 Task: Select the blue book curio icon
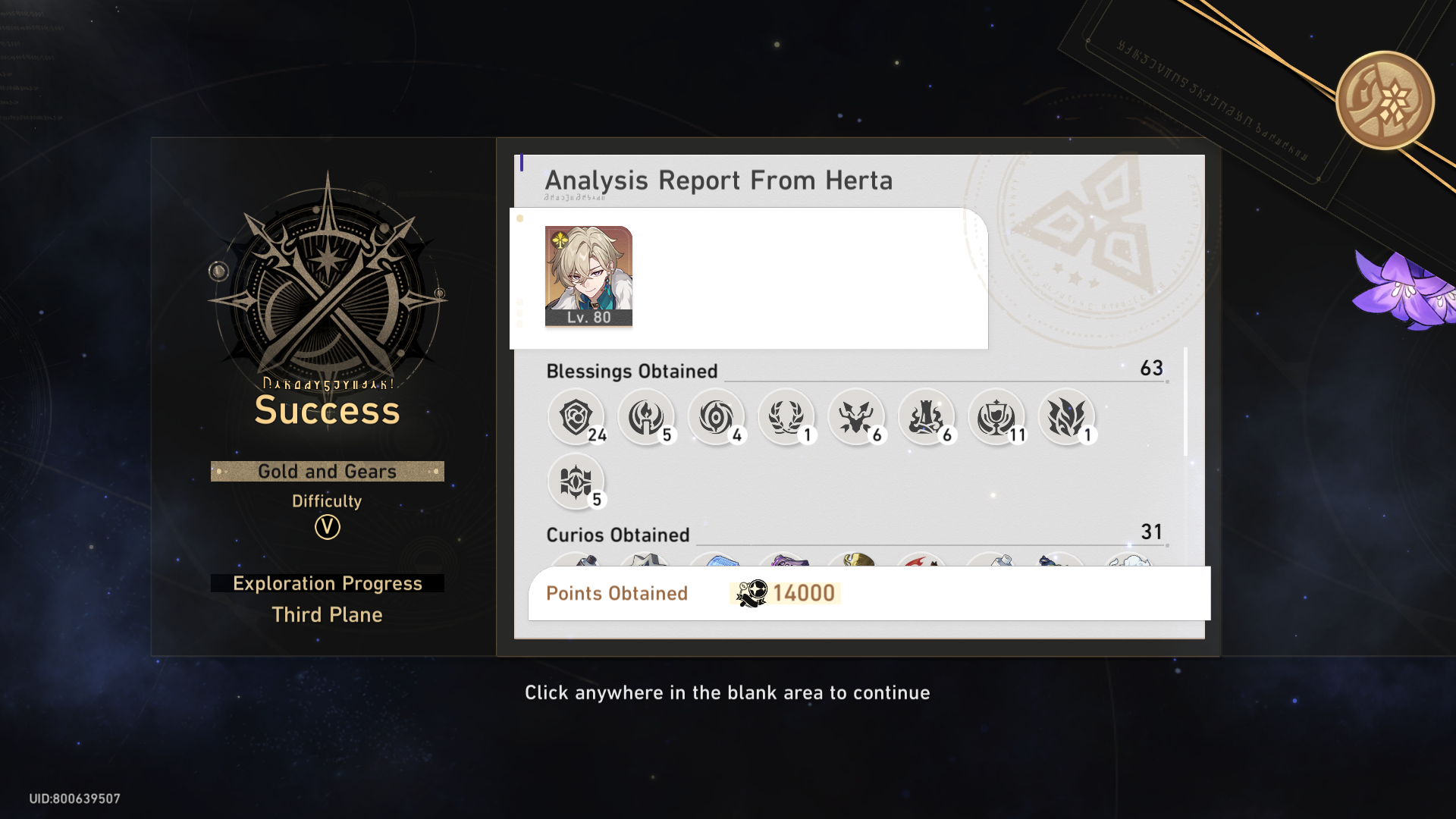[x=717, y=563]
